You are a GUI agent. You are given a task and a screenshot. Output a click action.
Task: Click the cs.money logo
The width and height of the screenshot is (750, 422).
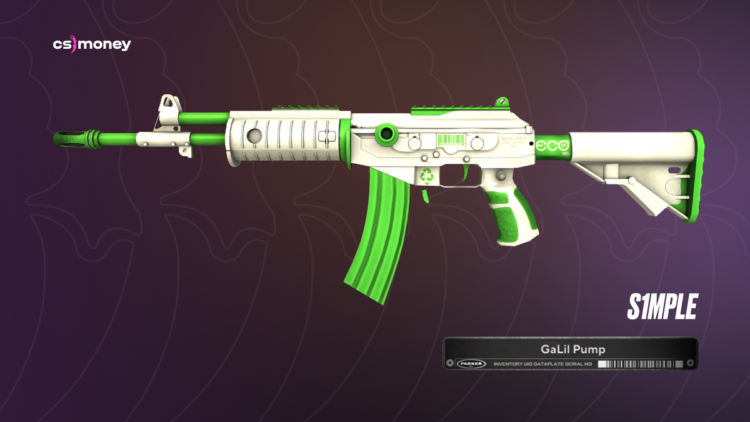click(x=92, y=45)
